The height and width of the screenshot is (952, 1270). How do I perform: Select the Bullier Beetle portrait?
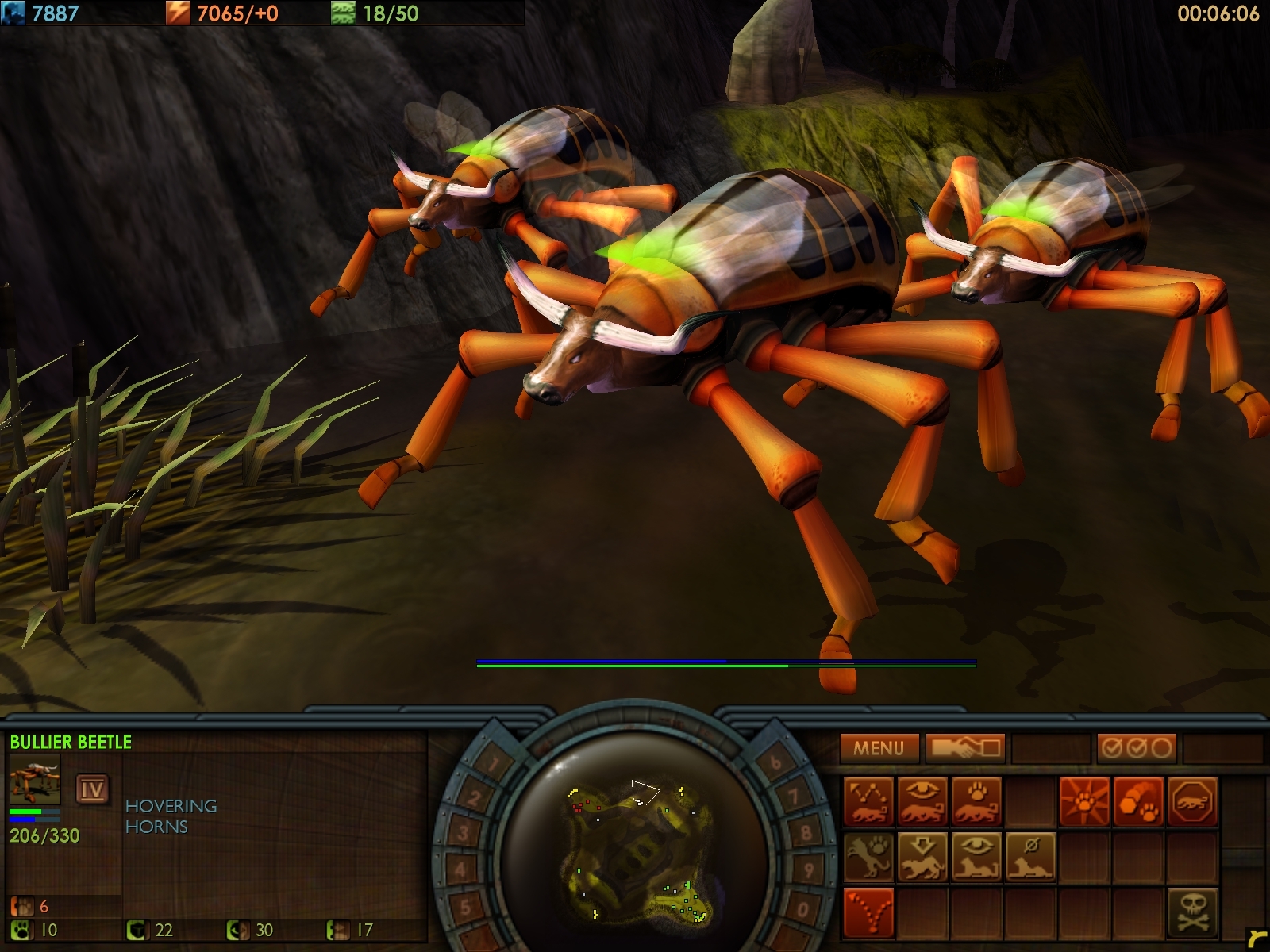35,781
